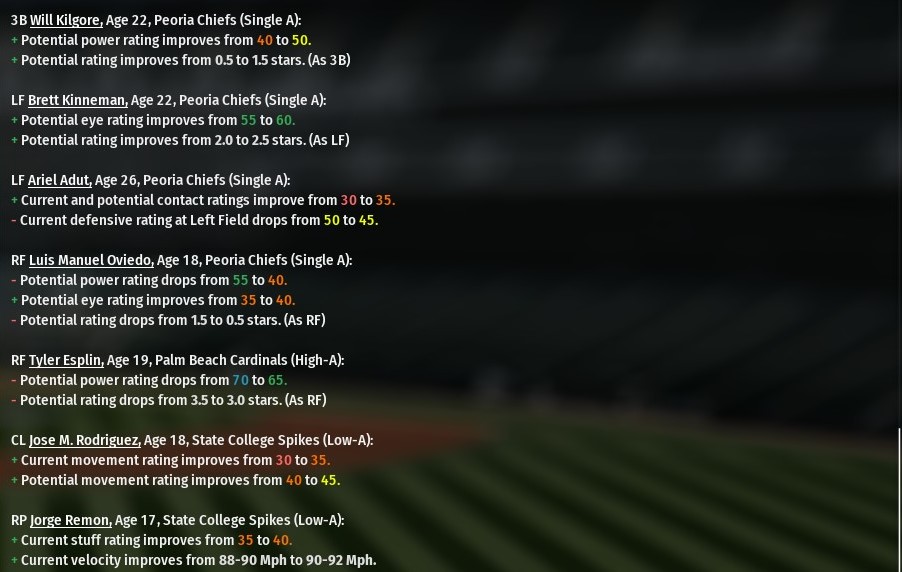This screenshot has width=902, height=572.
Task: Click the vertical scrollbar on the right
Action: (x=898, y=498)
